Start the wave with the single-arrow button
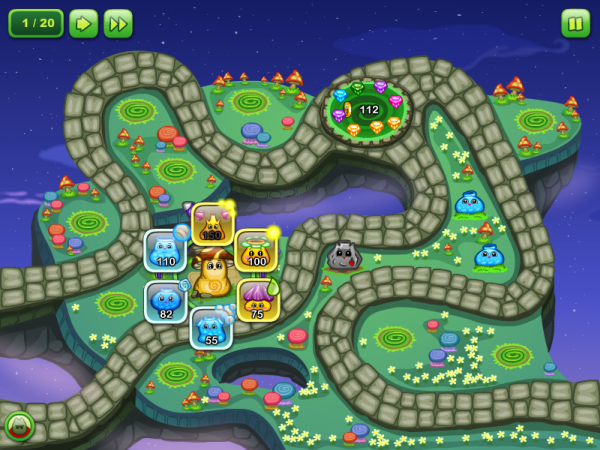The height and width of the screenshot is (450, 600). point(83,23)
